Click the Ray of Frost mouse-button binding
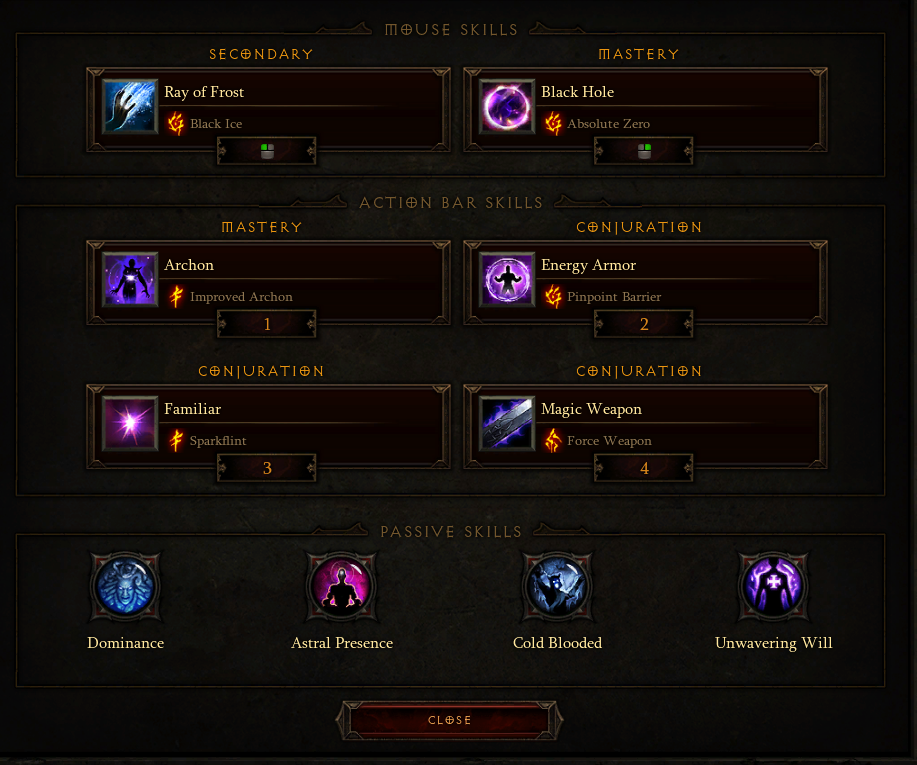 pos(267,151)
